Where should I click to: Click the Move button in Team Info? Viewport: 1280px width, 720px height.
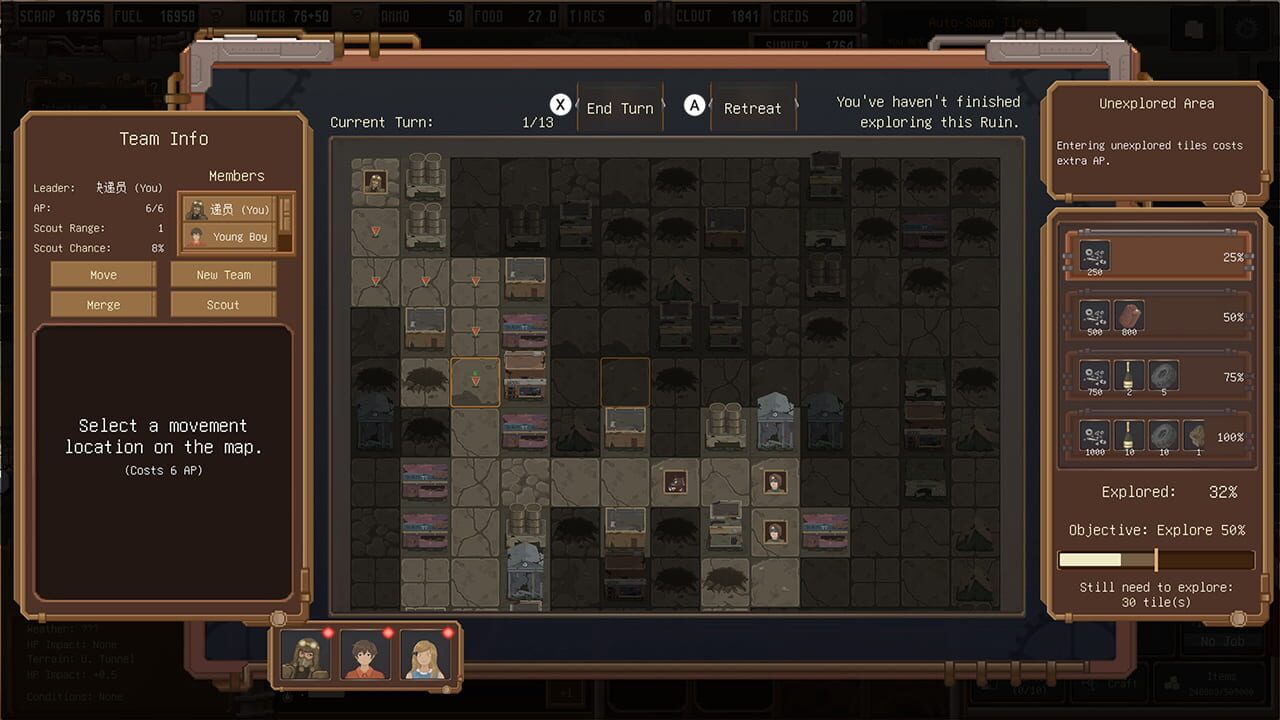[x=103, y=274]
